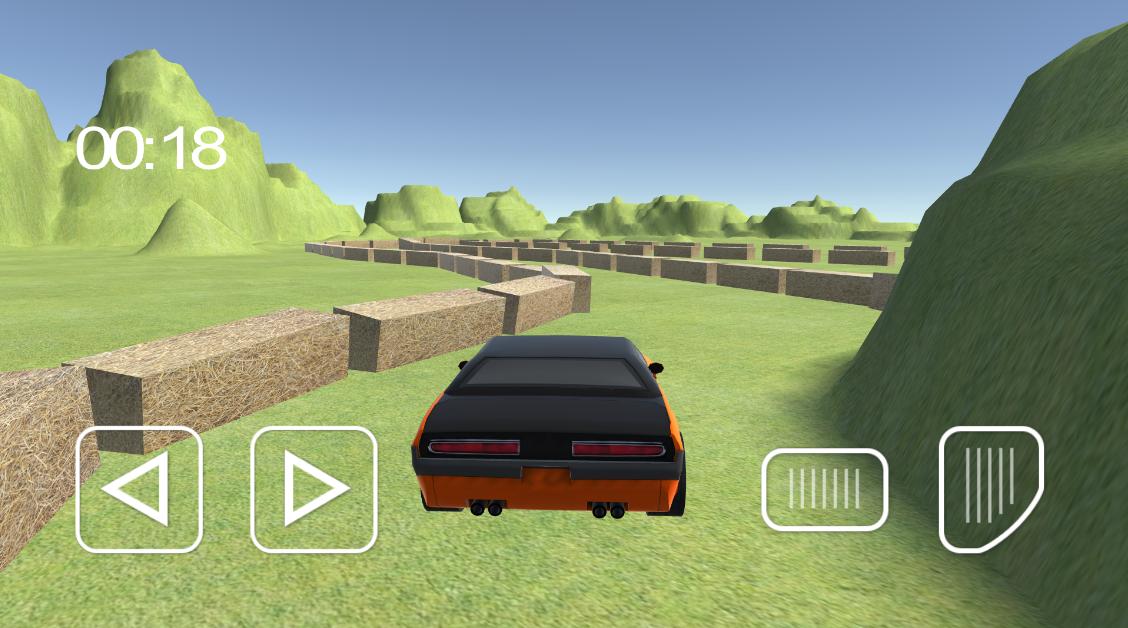Hit the wide brake pedal

coord(824,489)
